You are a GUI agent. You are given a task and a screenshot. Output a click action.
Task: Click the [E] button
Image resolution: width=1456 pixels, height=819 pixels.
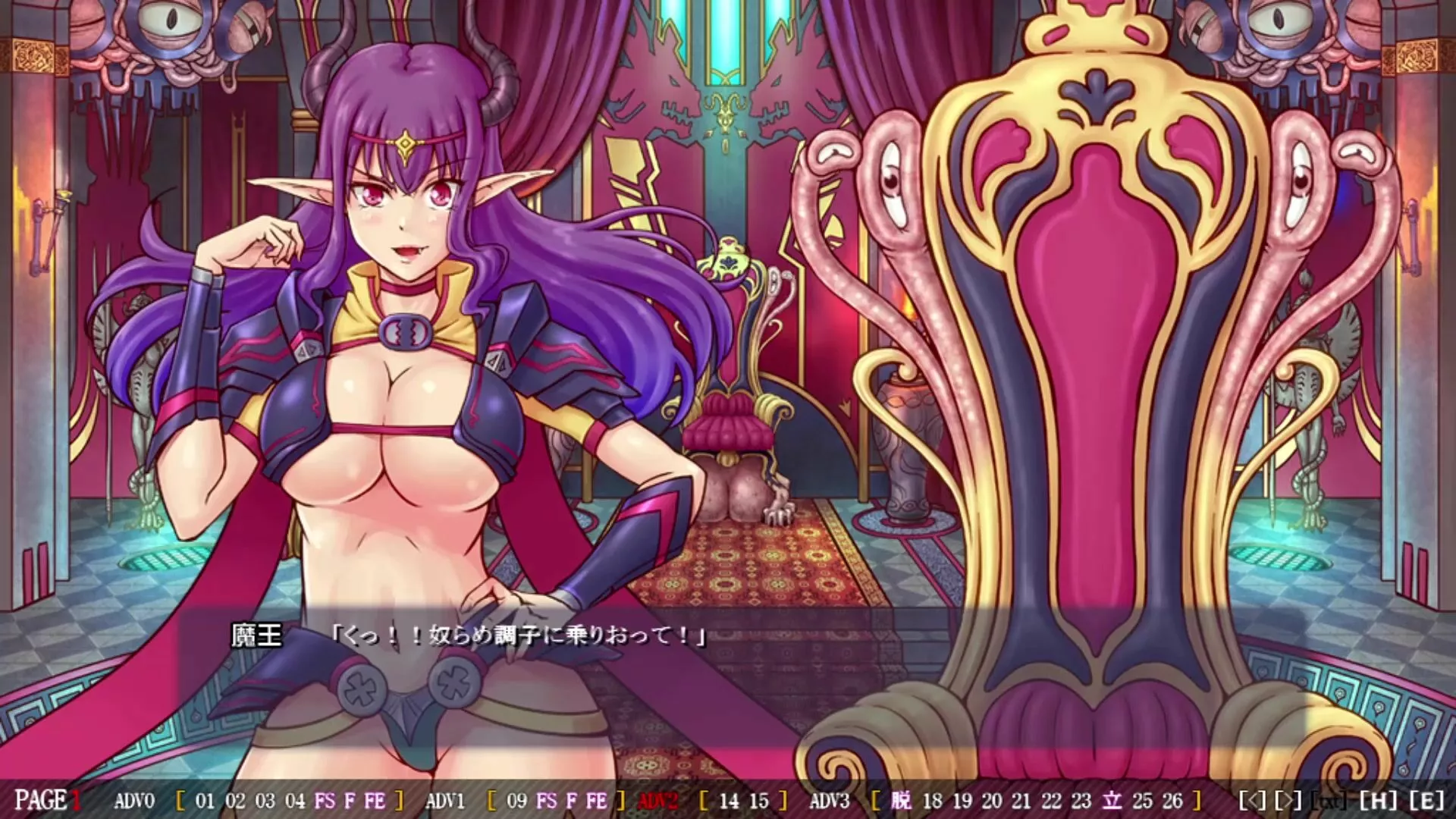(x=1426, y=800)
